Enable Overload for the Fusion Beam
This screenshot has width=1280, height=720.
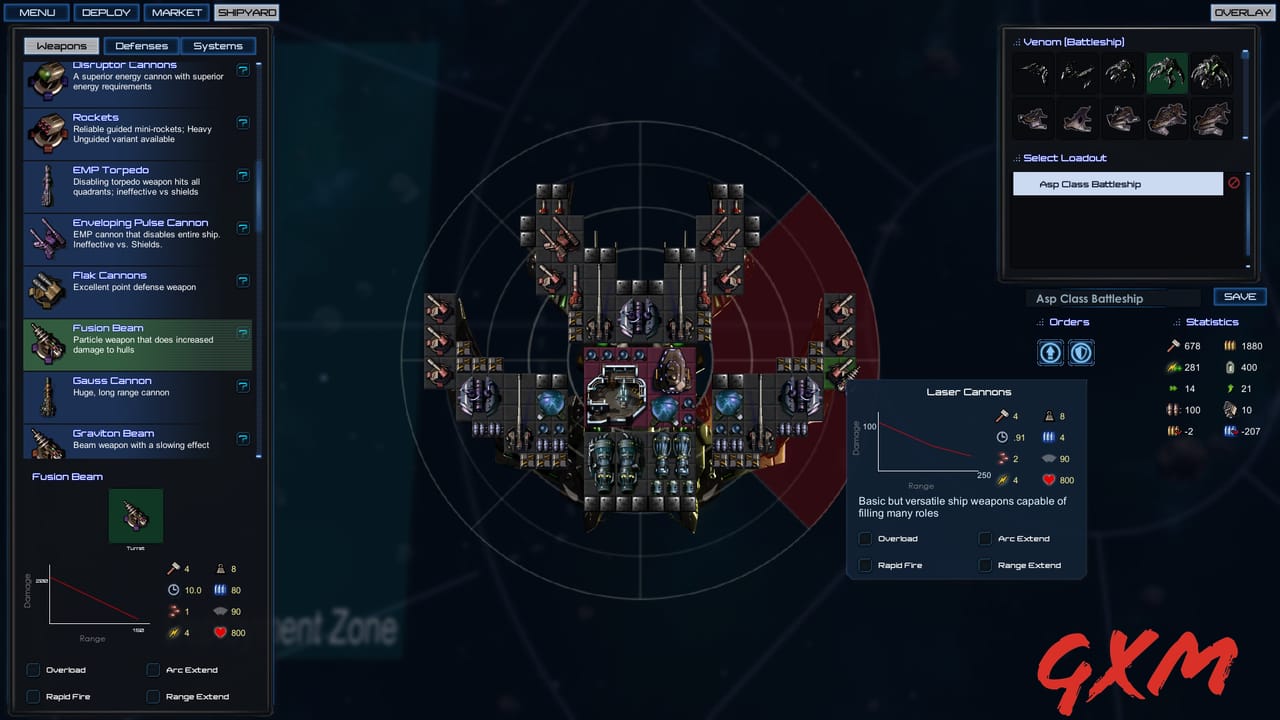coord(33,669)
